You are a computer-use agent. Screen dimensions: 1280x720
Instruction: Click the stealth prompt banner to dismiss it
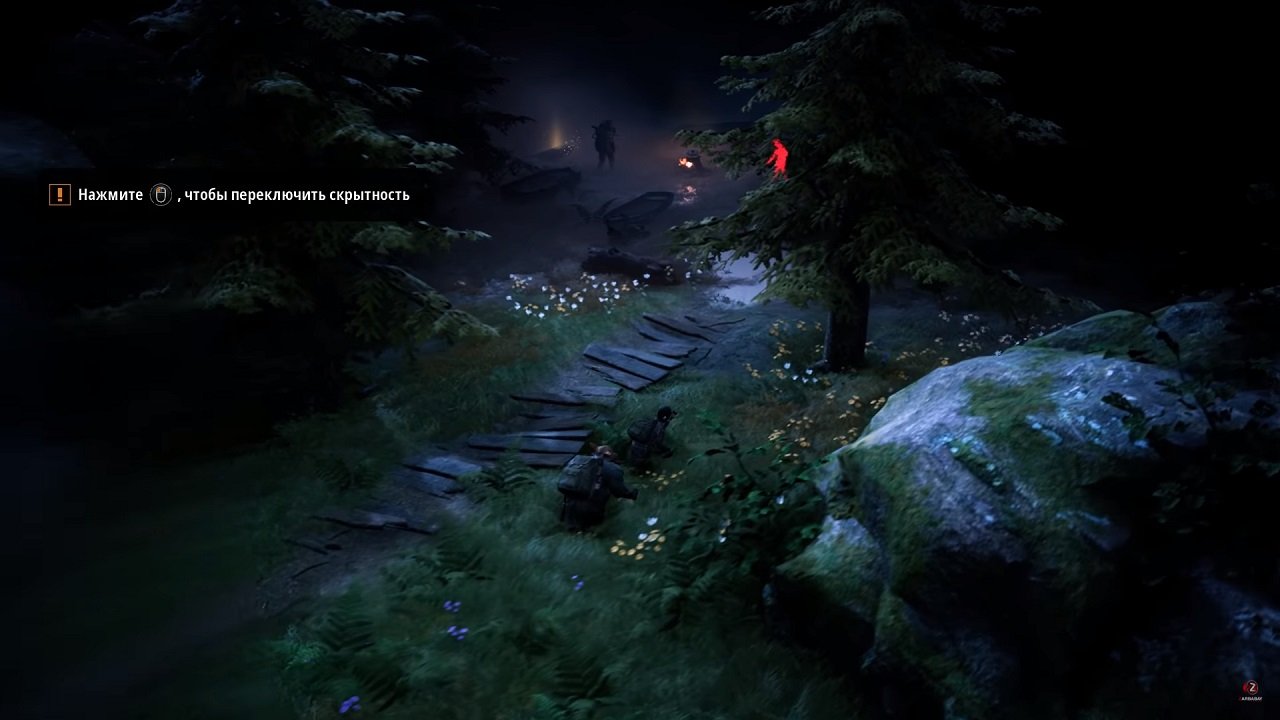pyautogui.click(x=230, y=194)
